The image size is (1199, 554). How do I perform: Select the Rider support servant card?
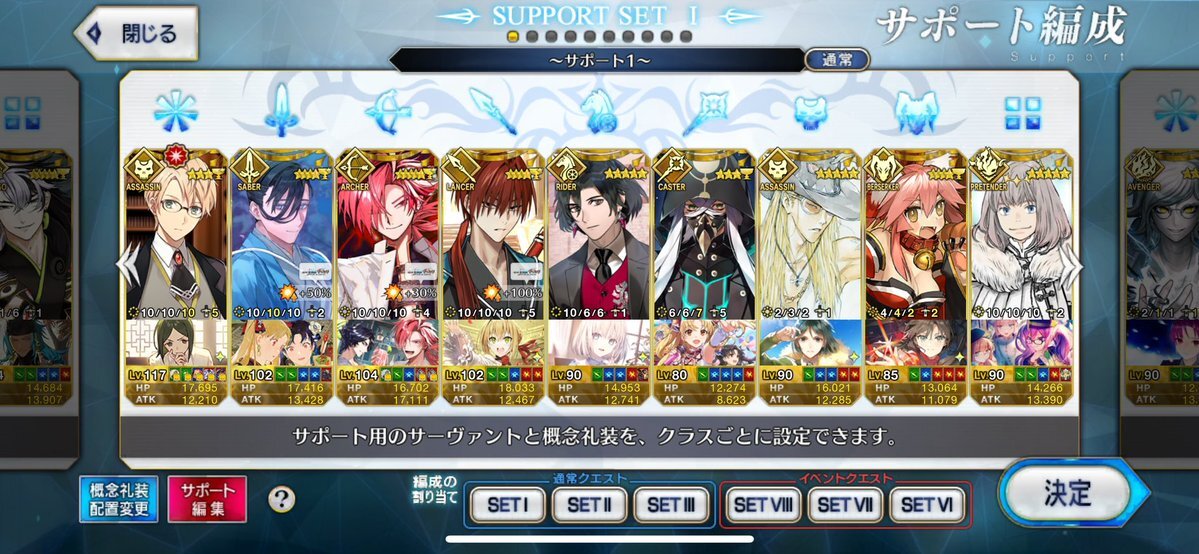coord(599,240)
